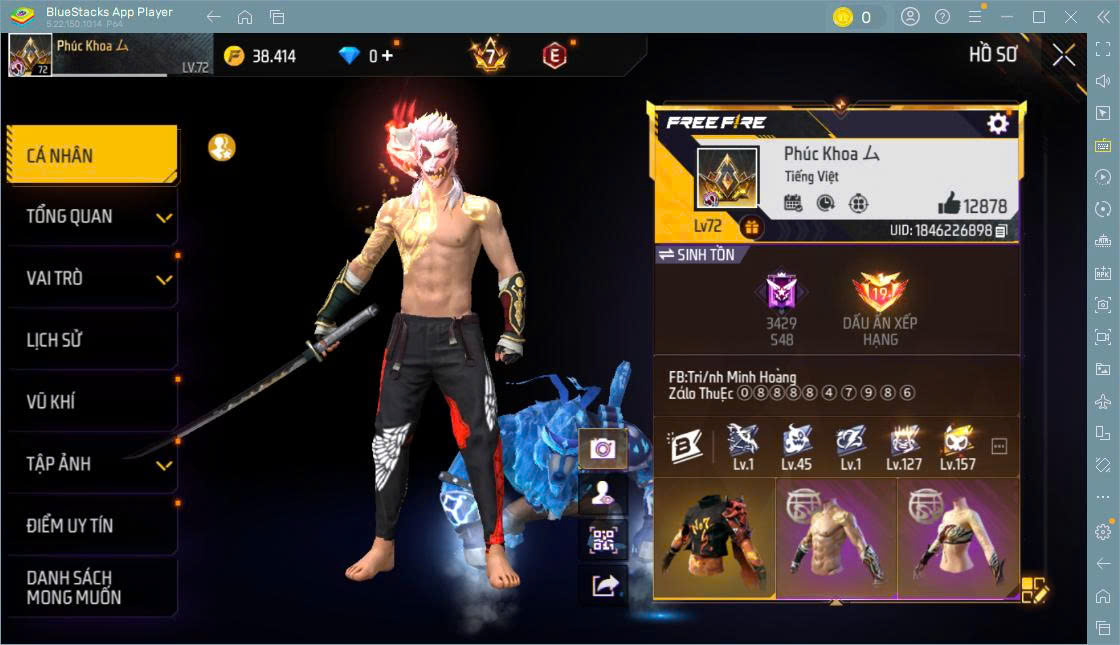Show the profile QR code
Image resolution: width=1120 pixels, height=645 pixels.
pyautogui.click(x=603, y=540)
